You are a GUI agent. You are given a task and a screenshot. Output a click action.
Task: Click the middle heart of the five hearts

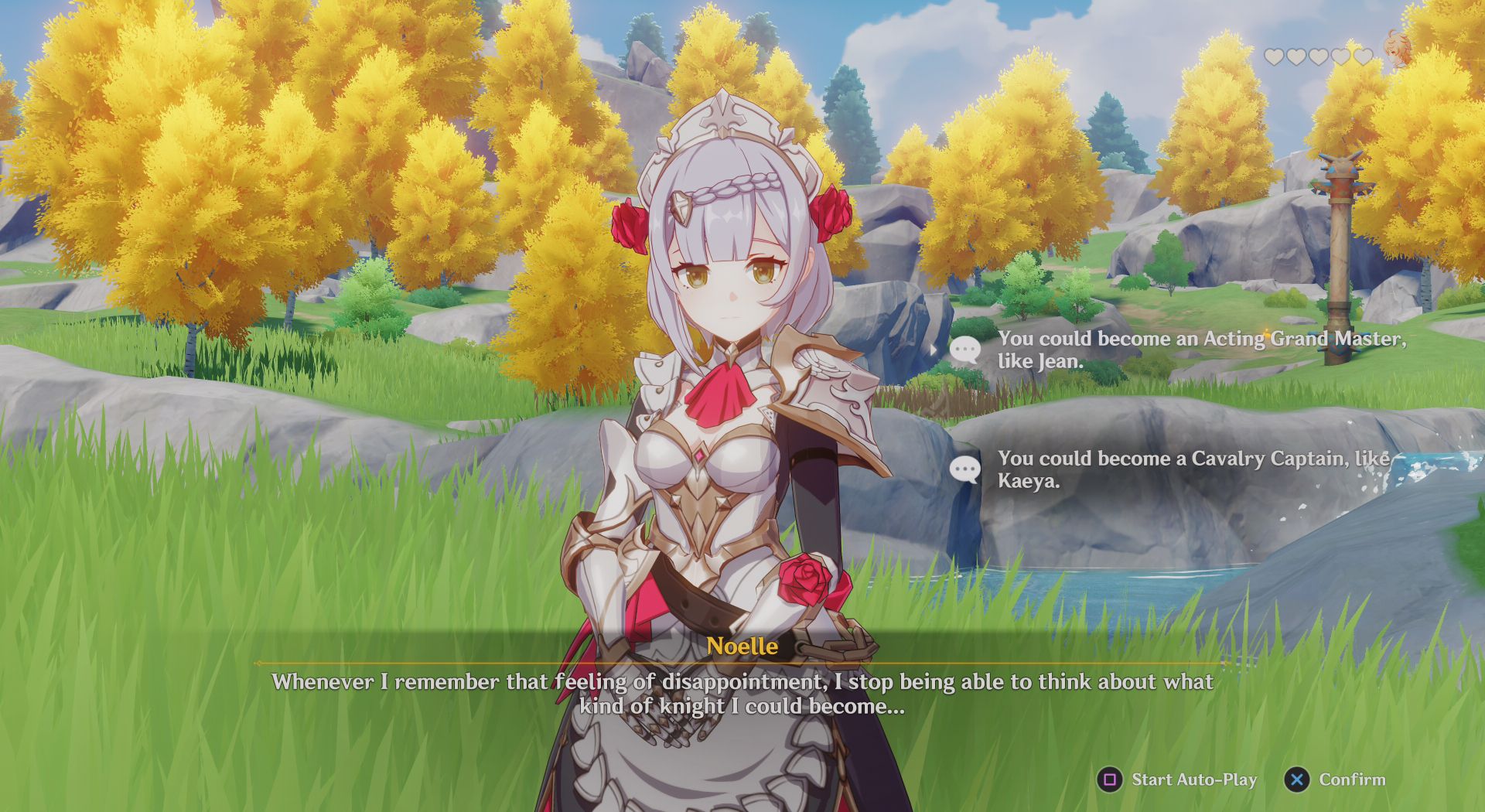click(1320, 56)
